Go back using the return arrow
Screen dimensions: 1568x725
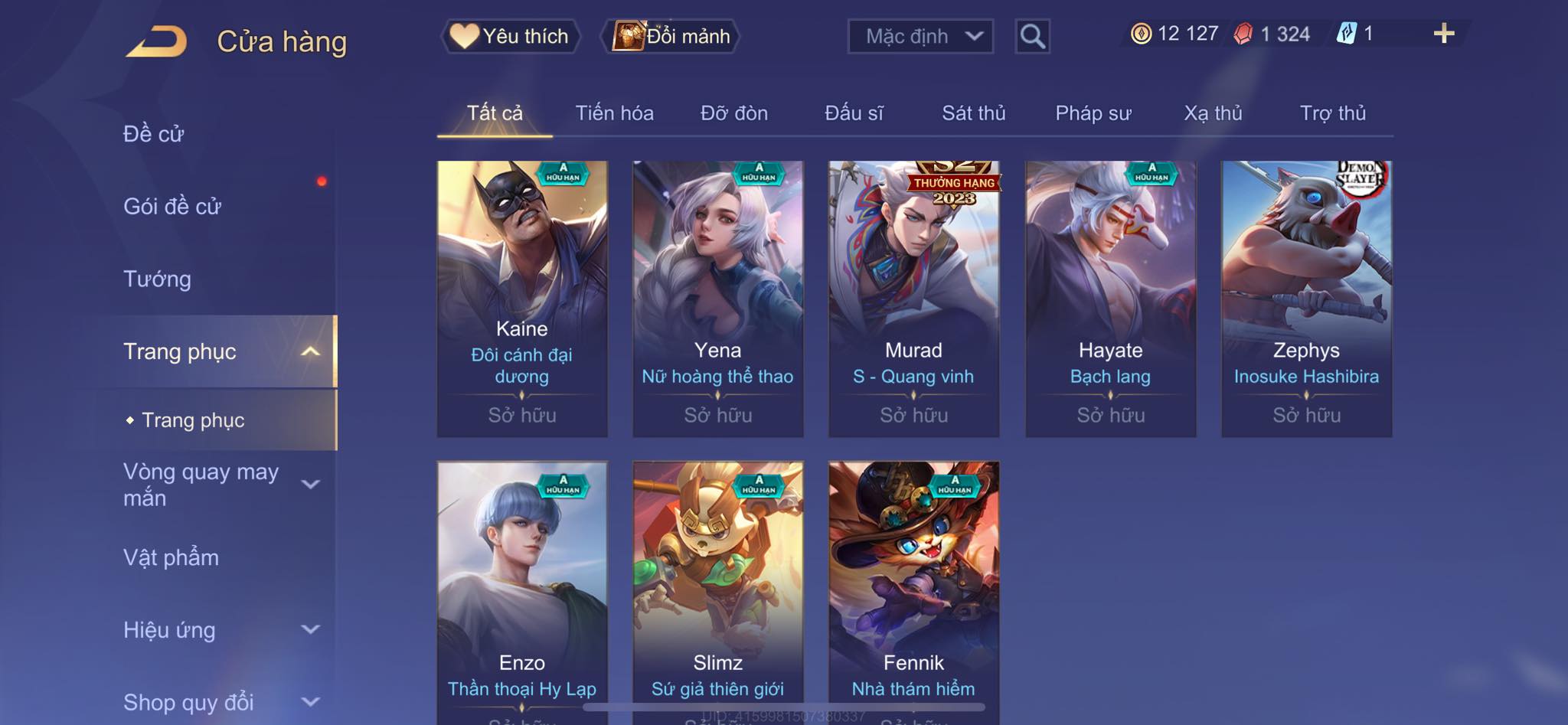coord(157,41)
